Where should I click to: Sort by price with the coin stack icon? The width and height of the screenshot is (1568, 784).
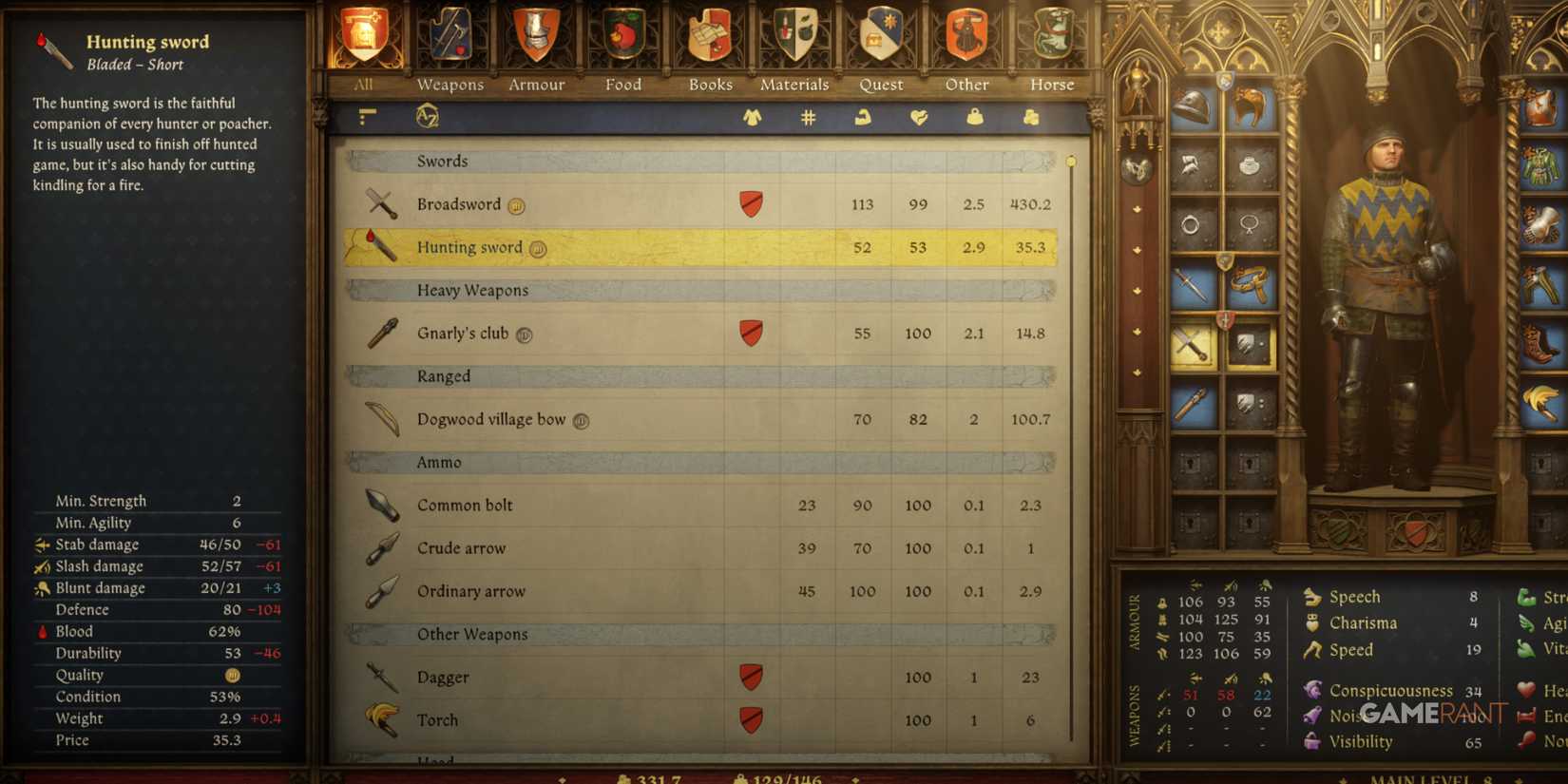pos(1030,118)
